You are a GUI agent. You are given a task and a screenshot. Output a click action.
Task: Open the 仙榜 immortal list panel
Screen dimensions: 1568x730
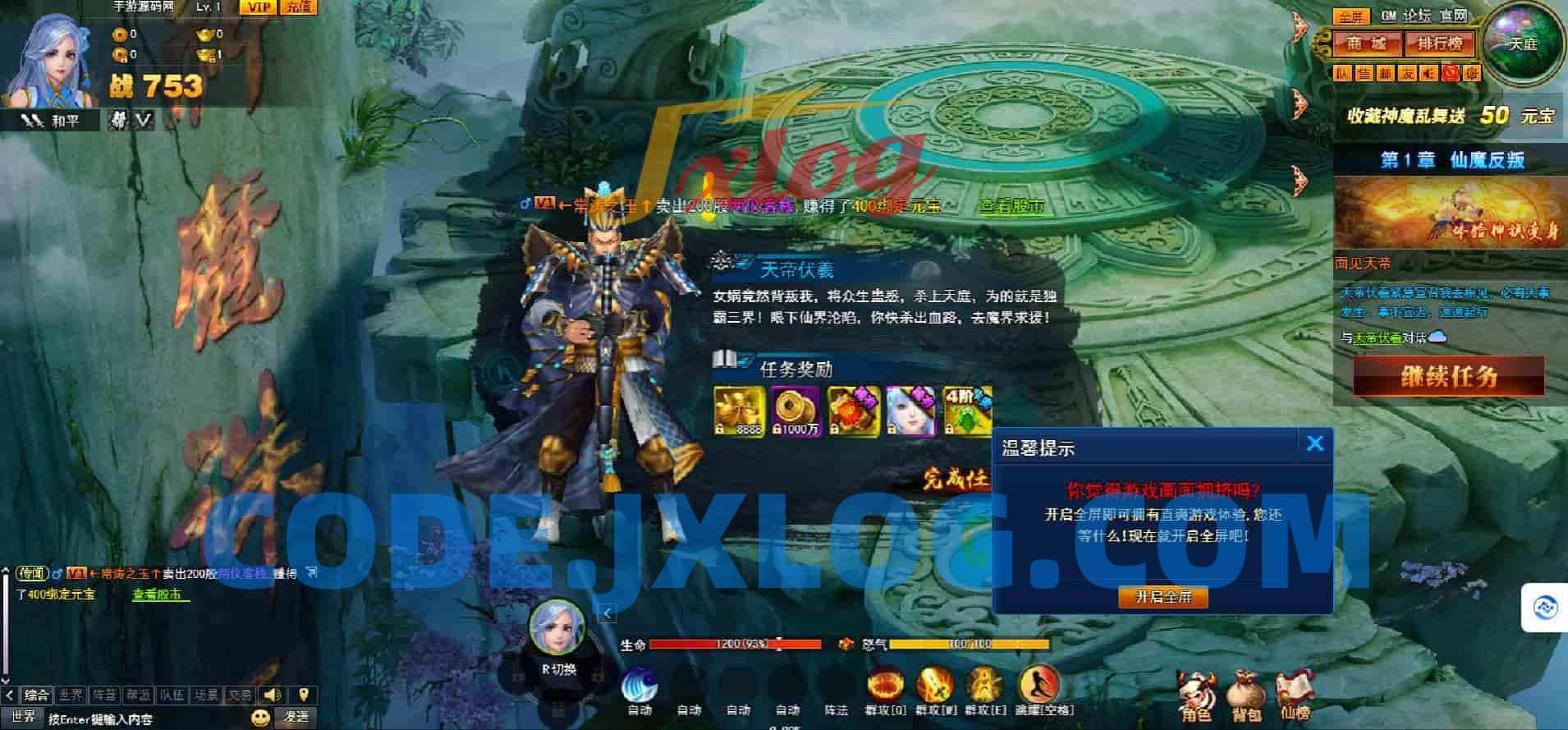pos(1295,690)
